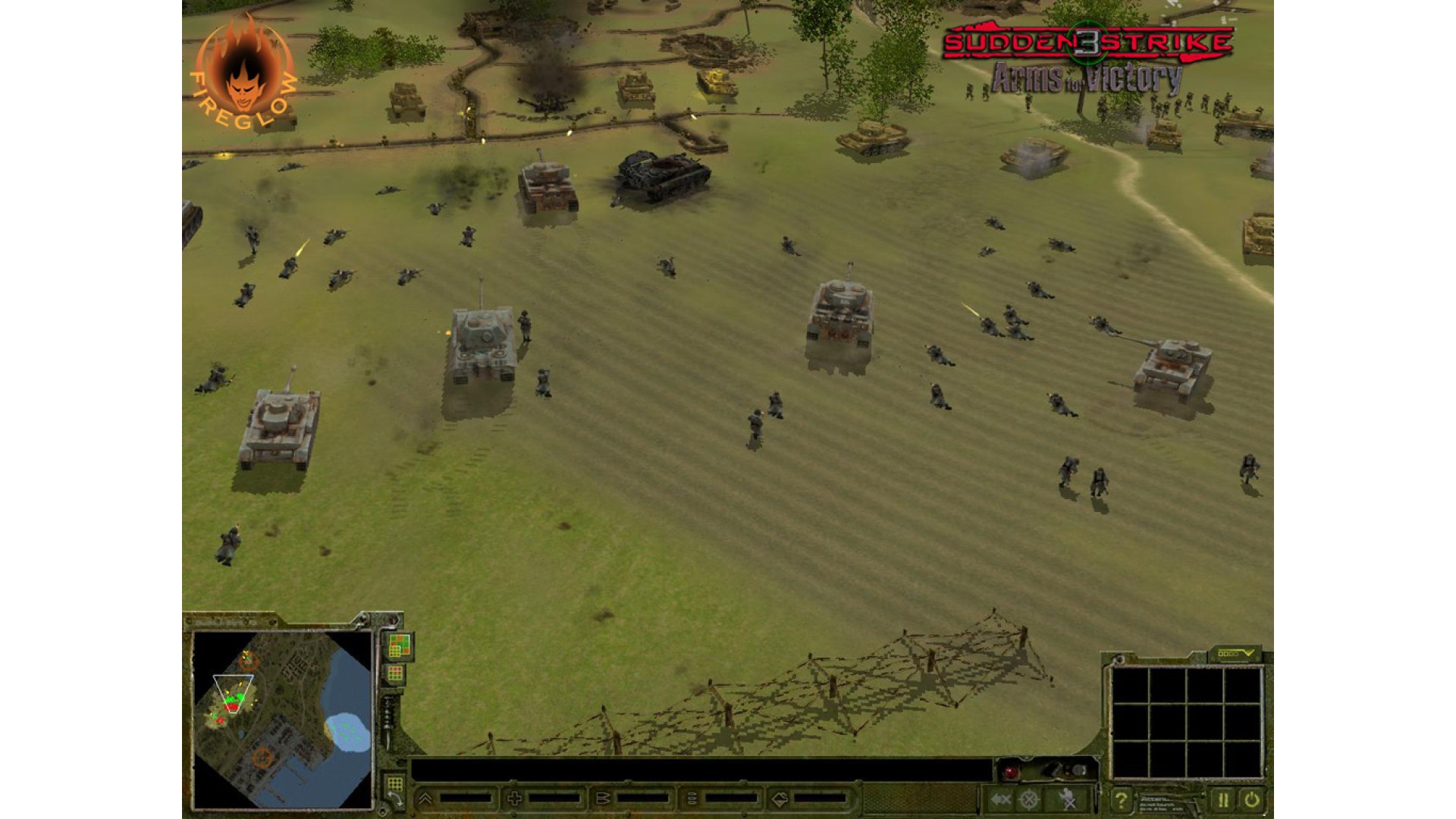The height and width of the screenshot is (819, 1456).
Task: Click the stop movement arrow-X button
Action: 1001,799
